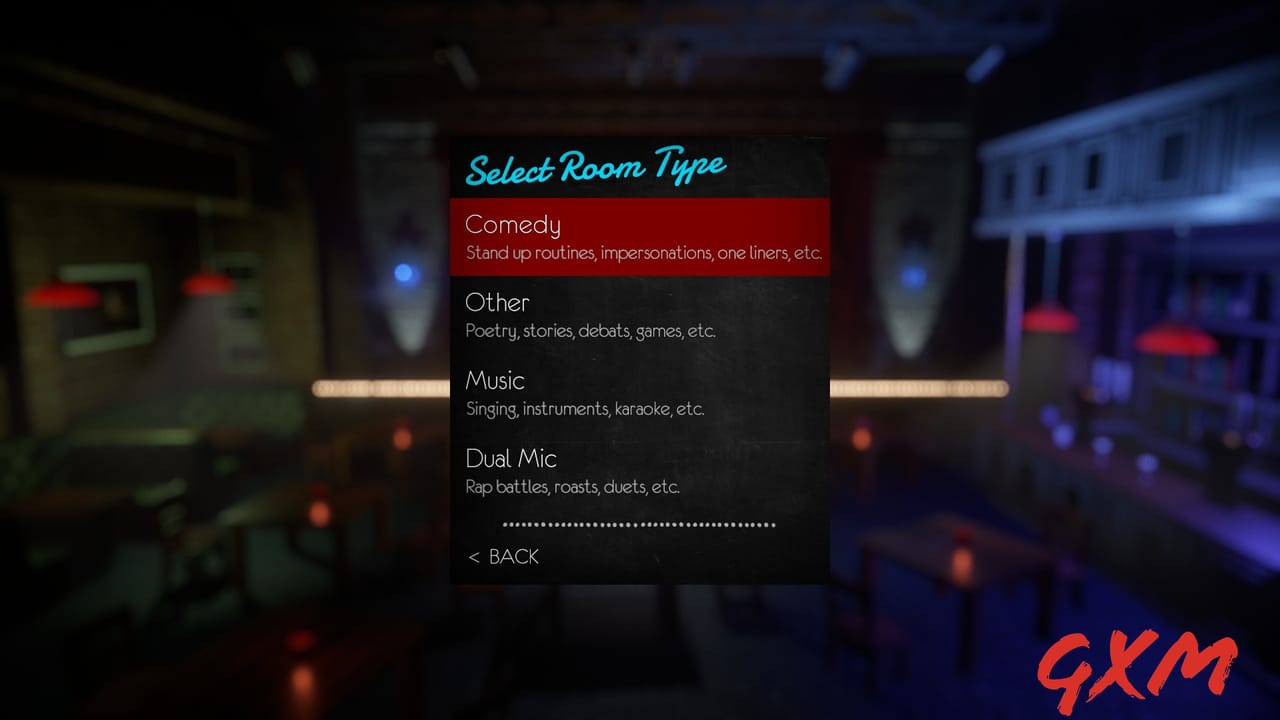Image resolution: width=1280 pixels, height=720 pixels.
Task: Click the singing and karaoke description text
Action: tap(584, 409)
